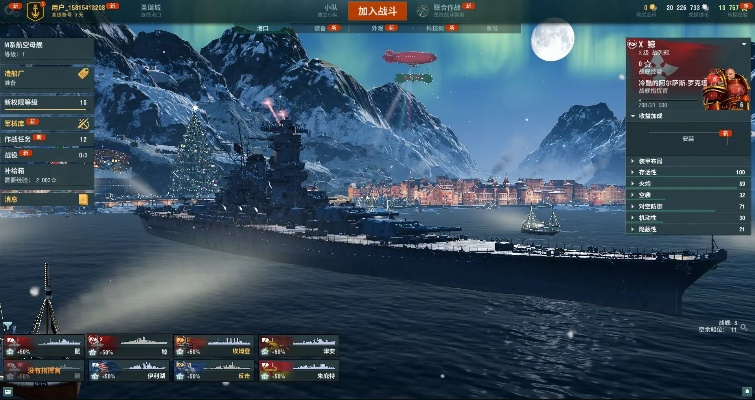Select the 埃姆登 ship card
The width and height of the screenshot is (755, 400).
tap(213, 347)
